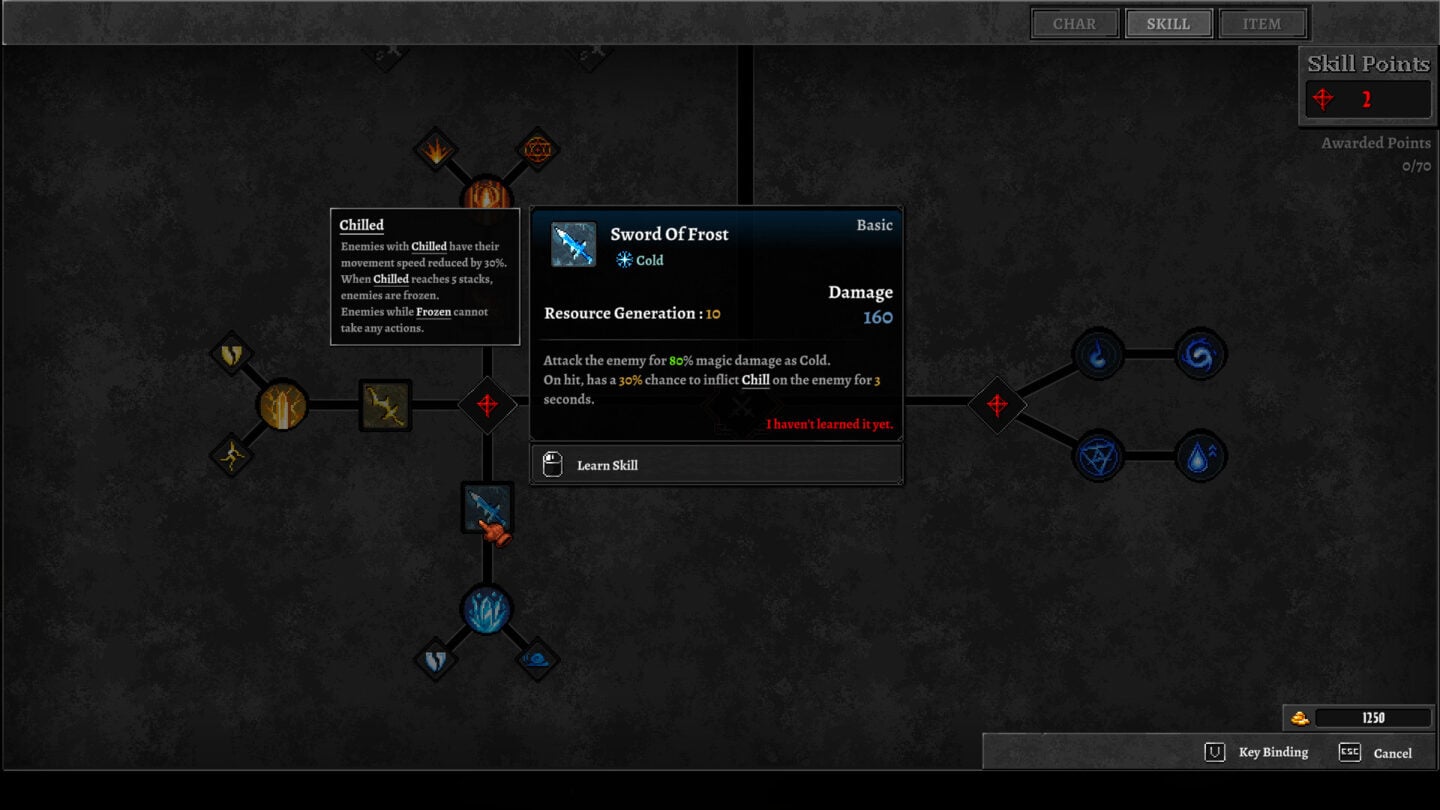The width and height of the screenshot is (1440, 810).
Task: Switch to the CHAR tab
Action: 1075,23
